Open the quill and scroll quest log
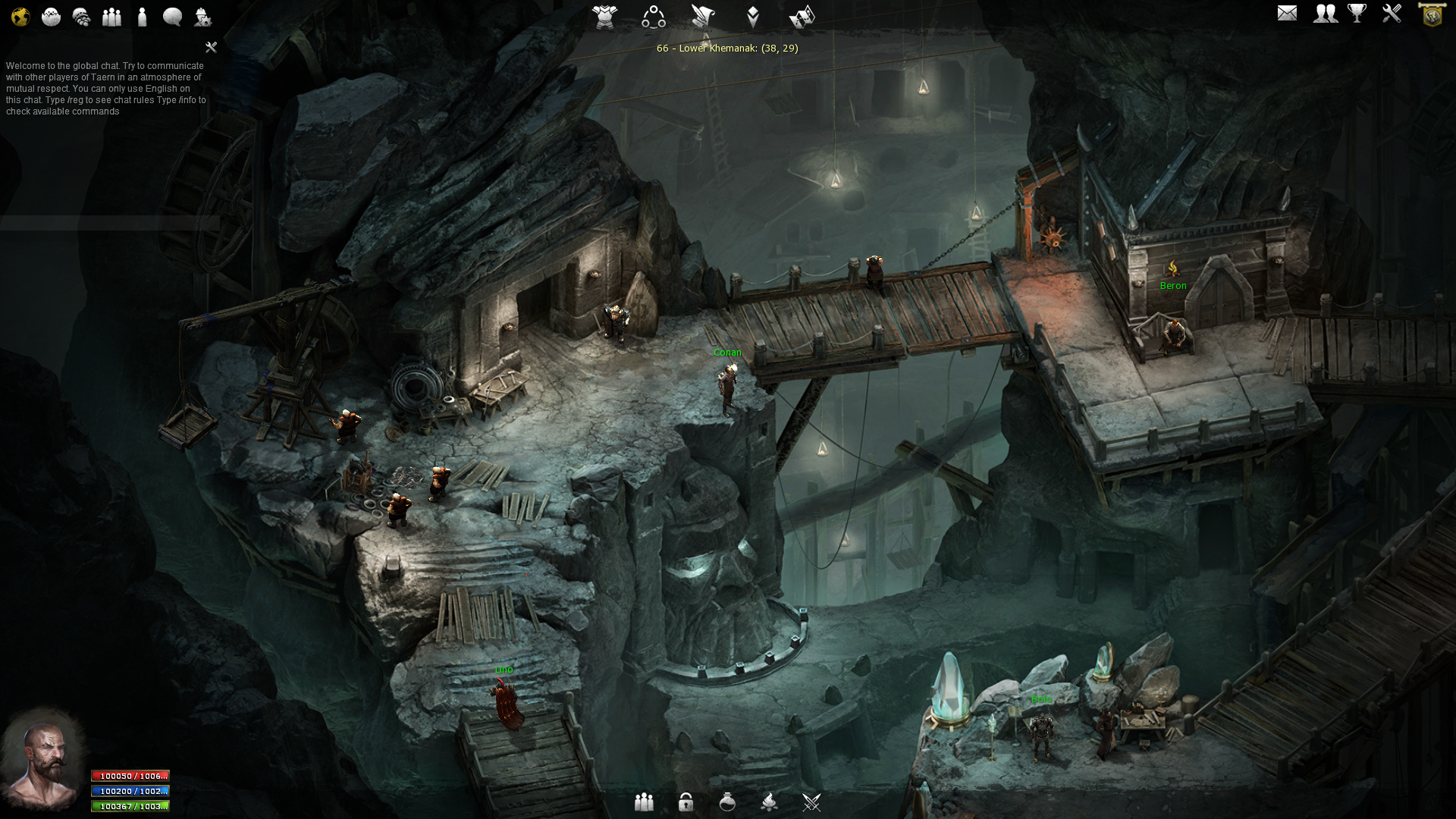The width and height of the screenshot is (1456, 819). (x=703, y=16)
